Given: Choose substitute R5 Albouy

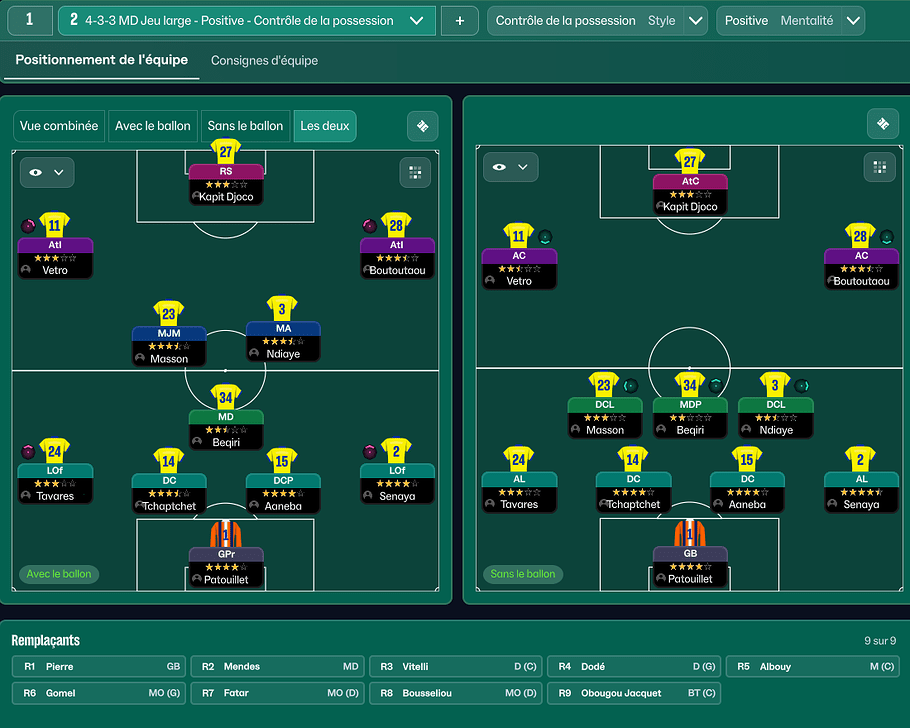Looking at the screenshot, I should click(811, 666).
